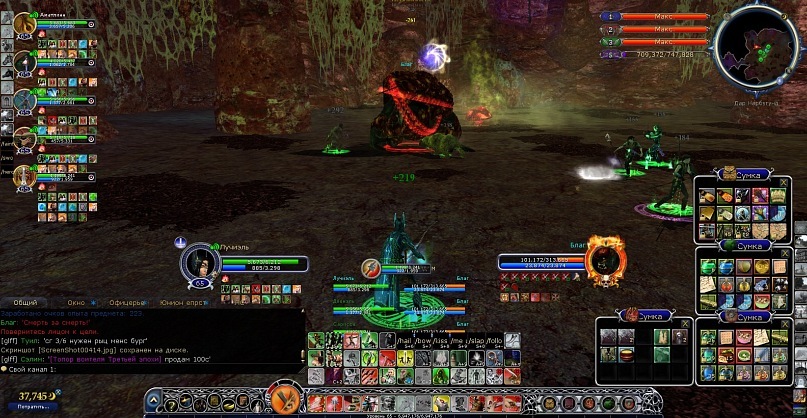Click the Потратить store button

pos(31,407)
